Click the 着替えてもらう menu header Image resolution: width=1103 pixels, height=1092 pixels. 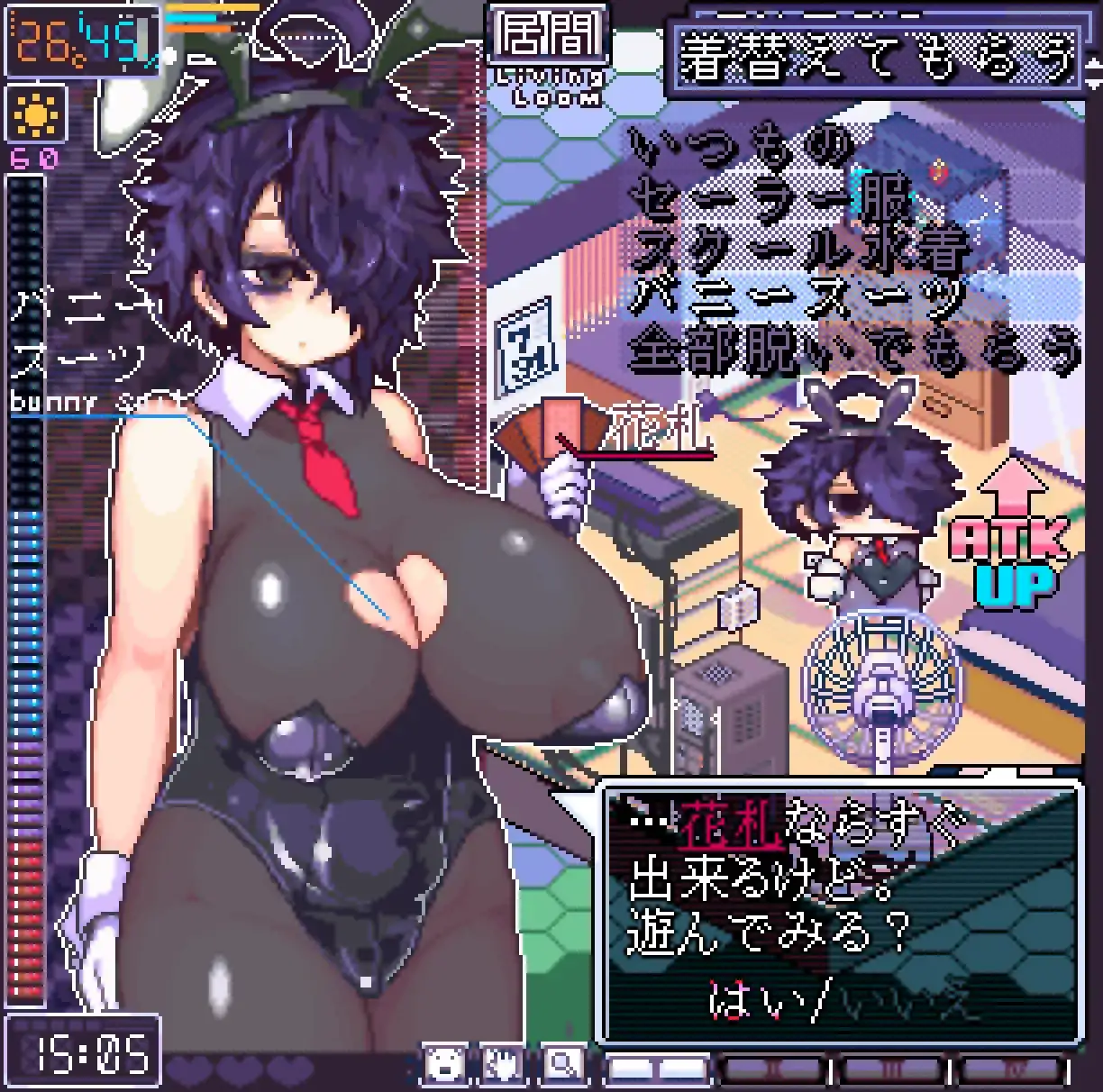pyautogui.click(x=876, y=58)
